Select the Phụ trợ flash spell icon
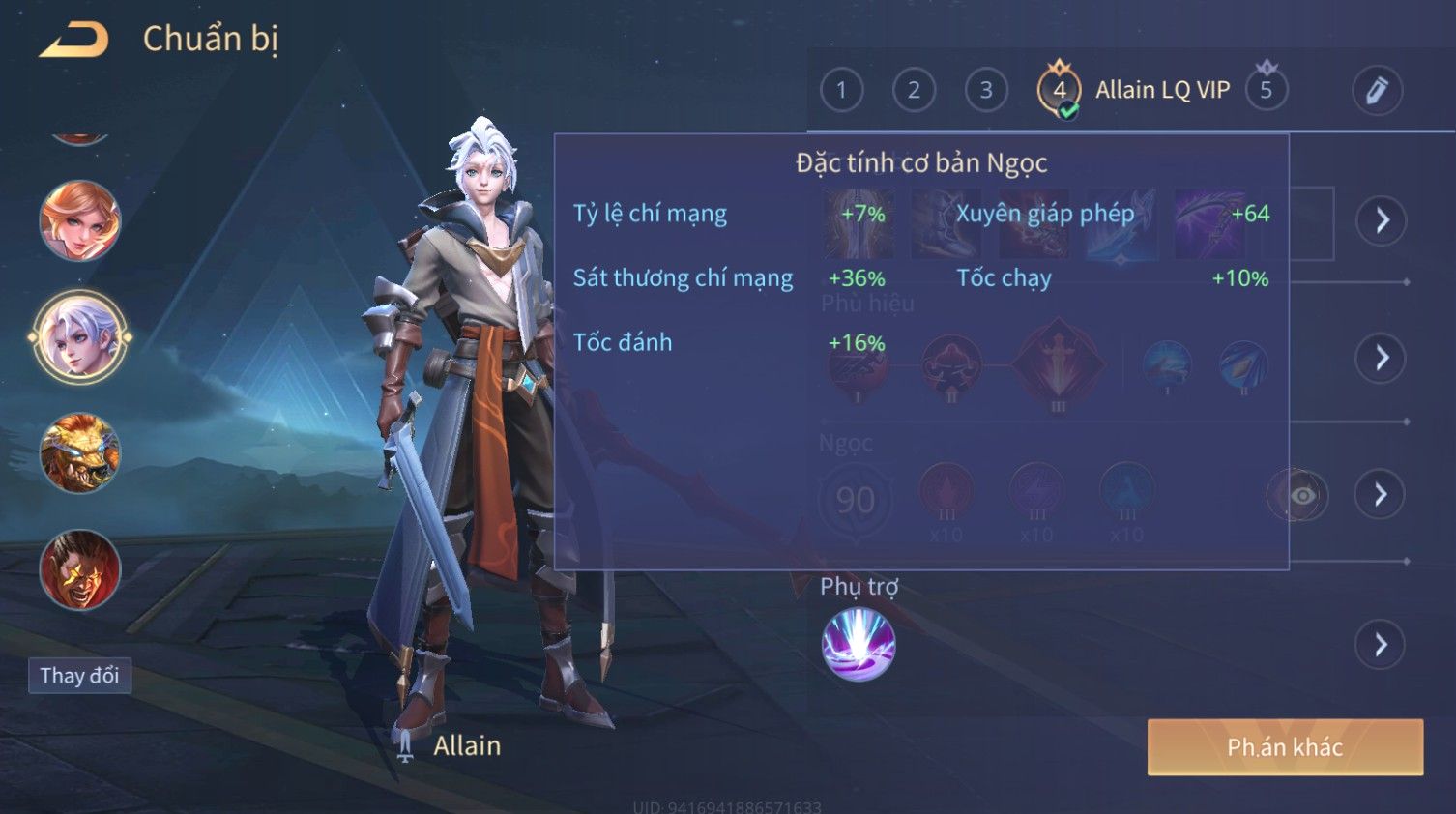The width and height of the screenshot is (1456, 814). tap(859, 645)
